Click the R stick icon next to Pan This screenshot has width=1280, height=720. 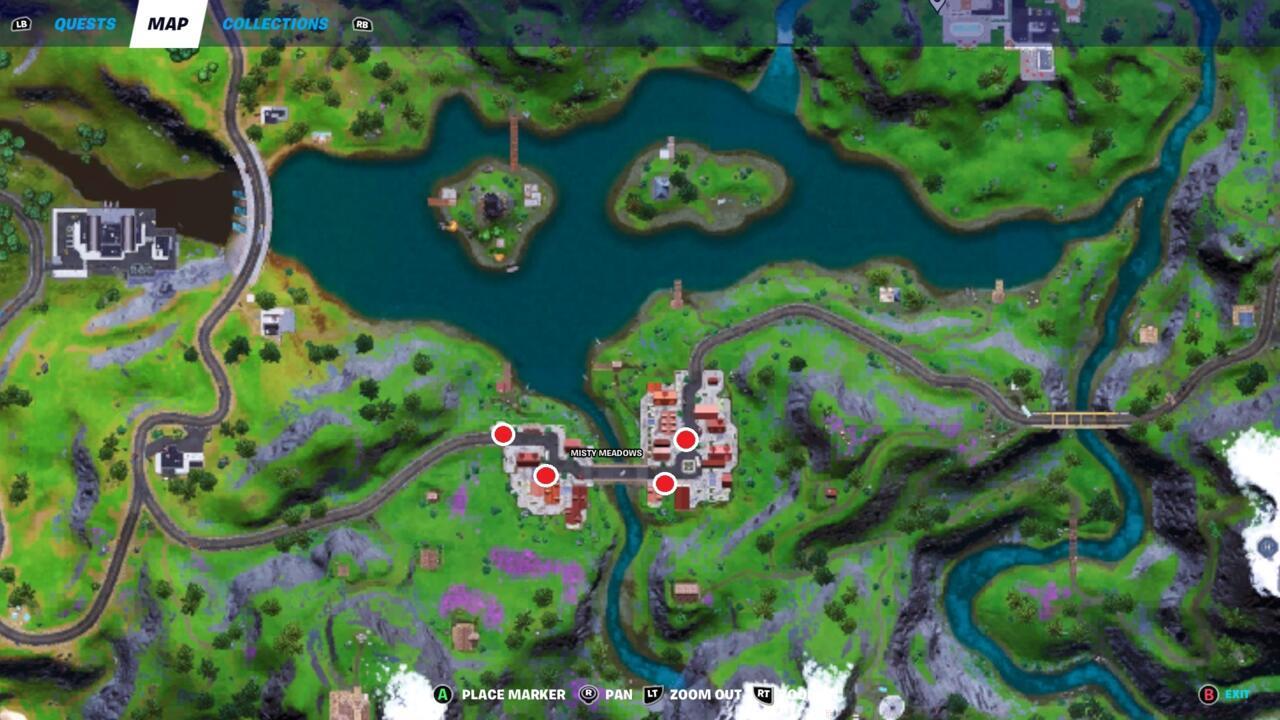[588, 692]
